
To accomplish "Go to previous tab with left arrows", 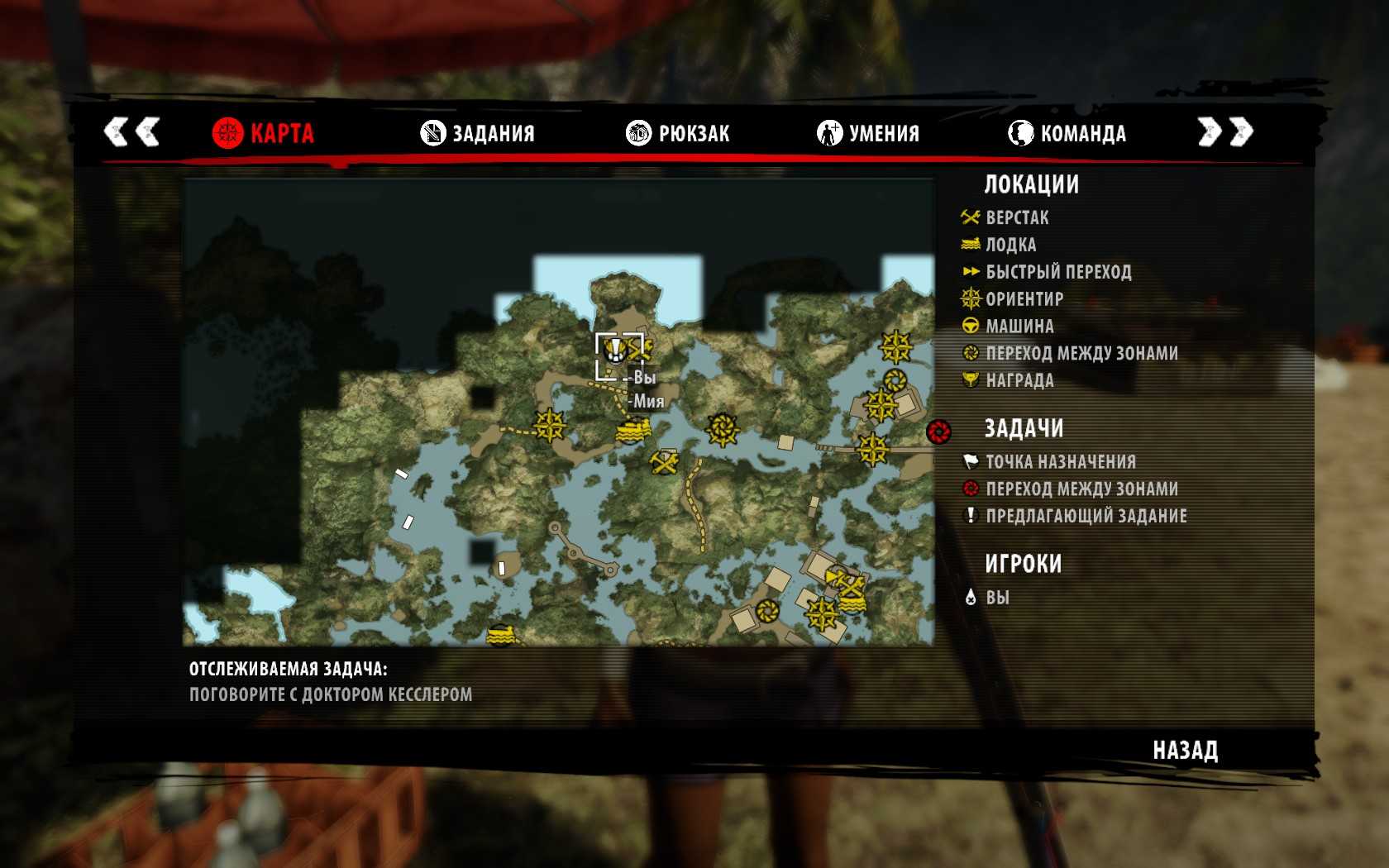I will (131, 131).
